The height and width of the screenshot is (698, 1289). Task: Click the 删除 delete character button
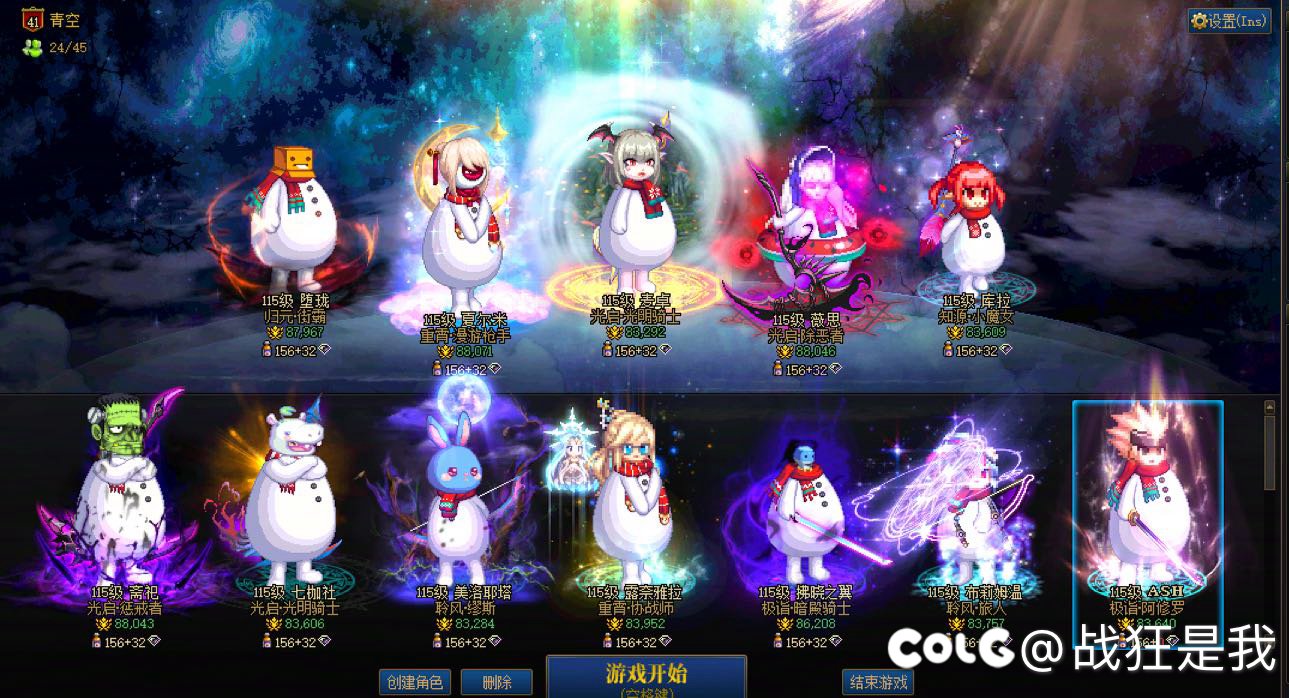click(x=497, y=682)
